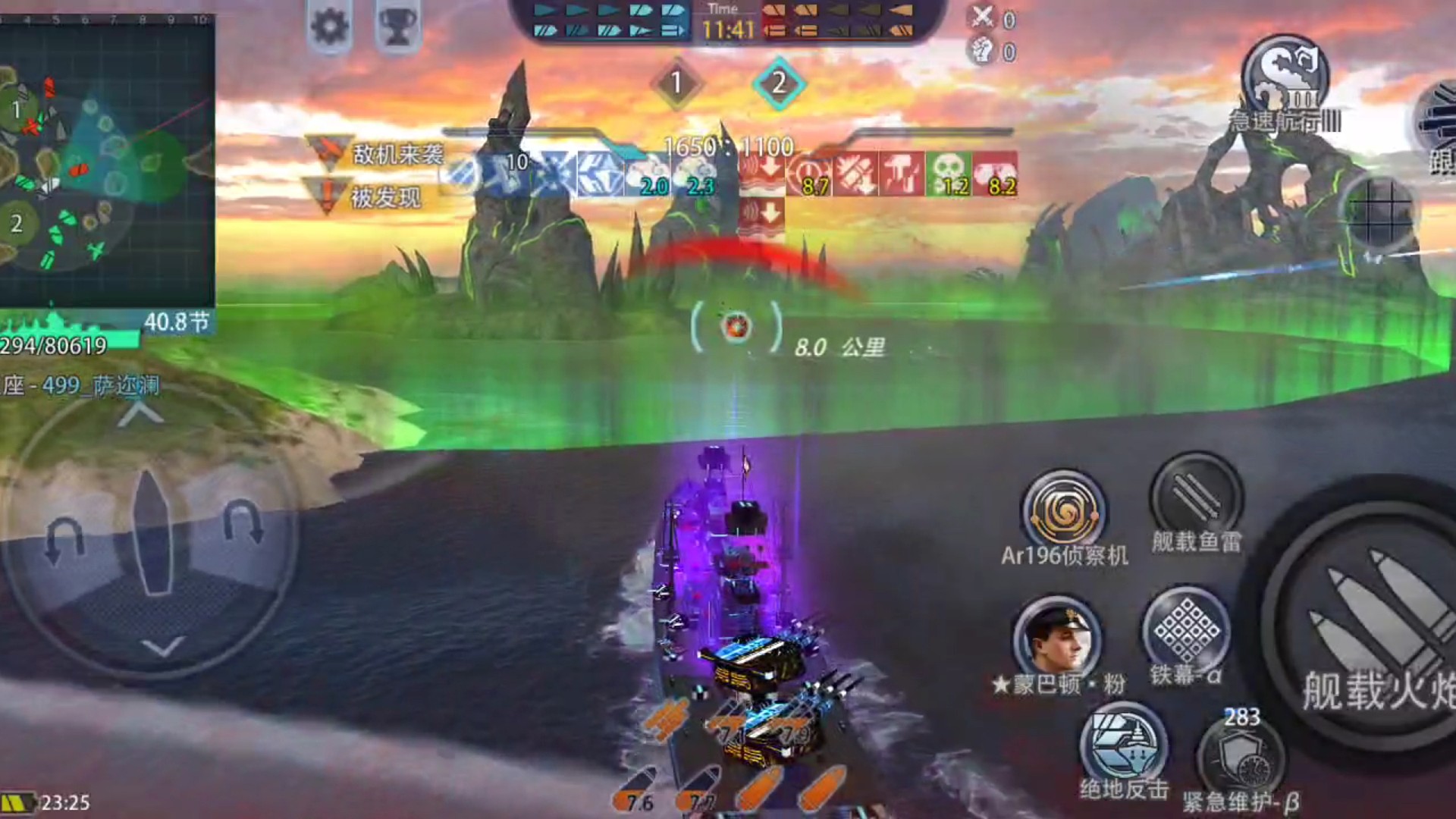1456x819 pixels.
Task: Select capture point 1 marker
Action: pyautogui.click(x=676, y=83)
